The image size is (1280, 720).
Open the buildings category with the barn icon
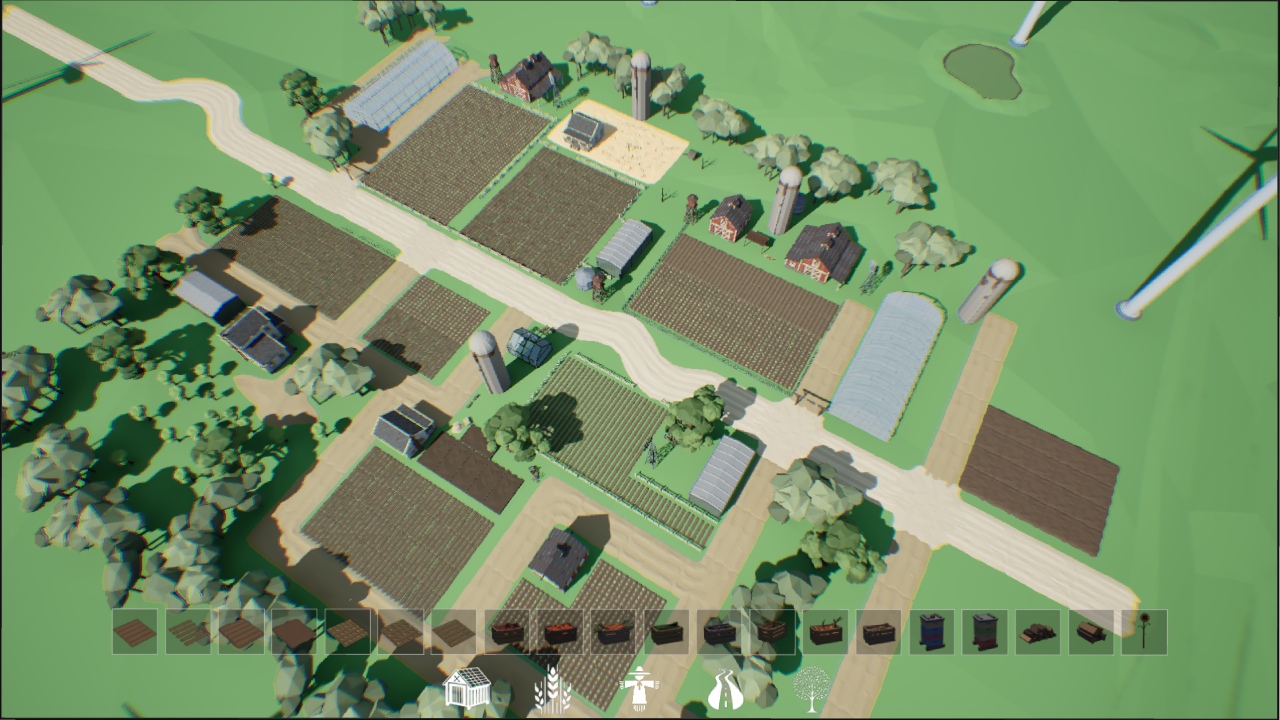coord(466,690)
